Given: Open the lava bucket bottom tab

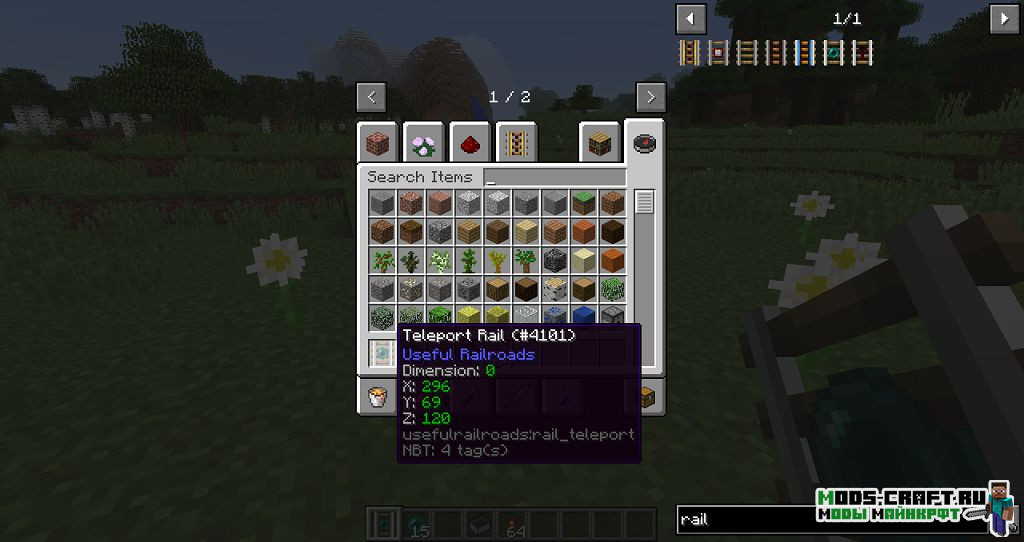Looking at the screenshot, I should 379,397.
